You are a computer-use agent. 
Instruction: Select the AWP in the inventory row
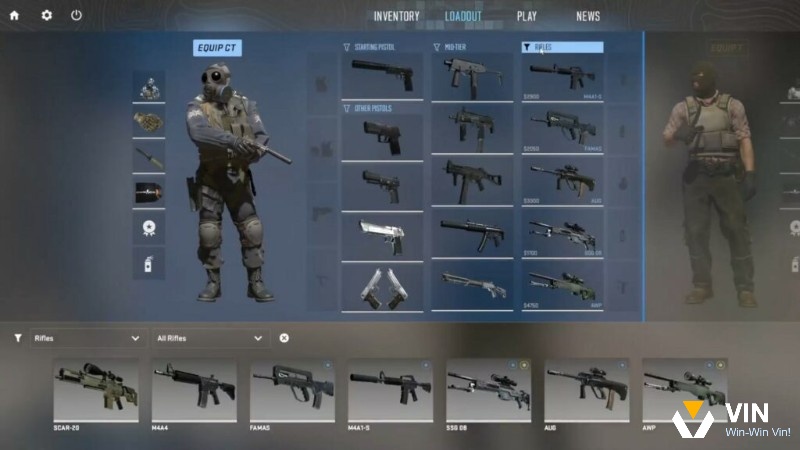684,391
